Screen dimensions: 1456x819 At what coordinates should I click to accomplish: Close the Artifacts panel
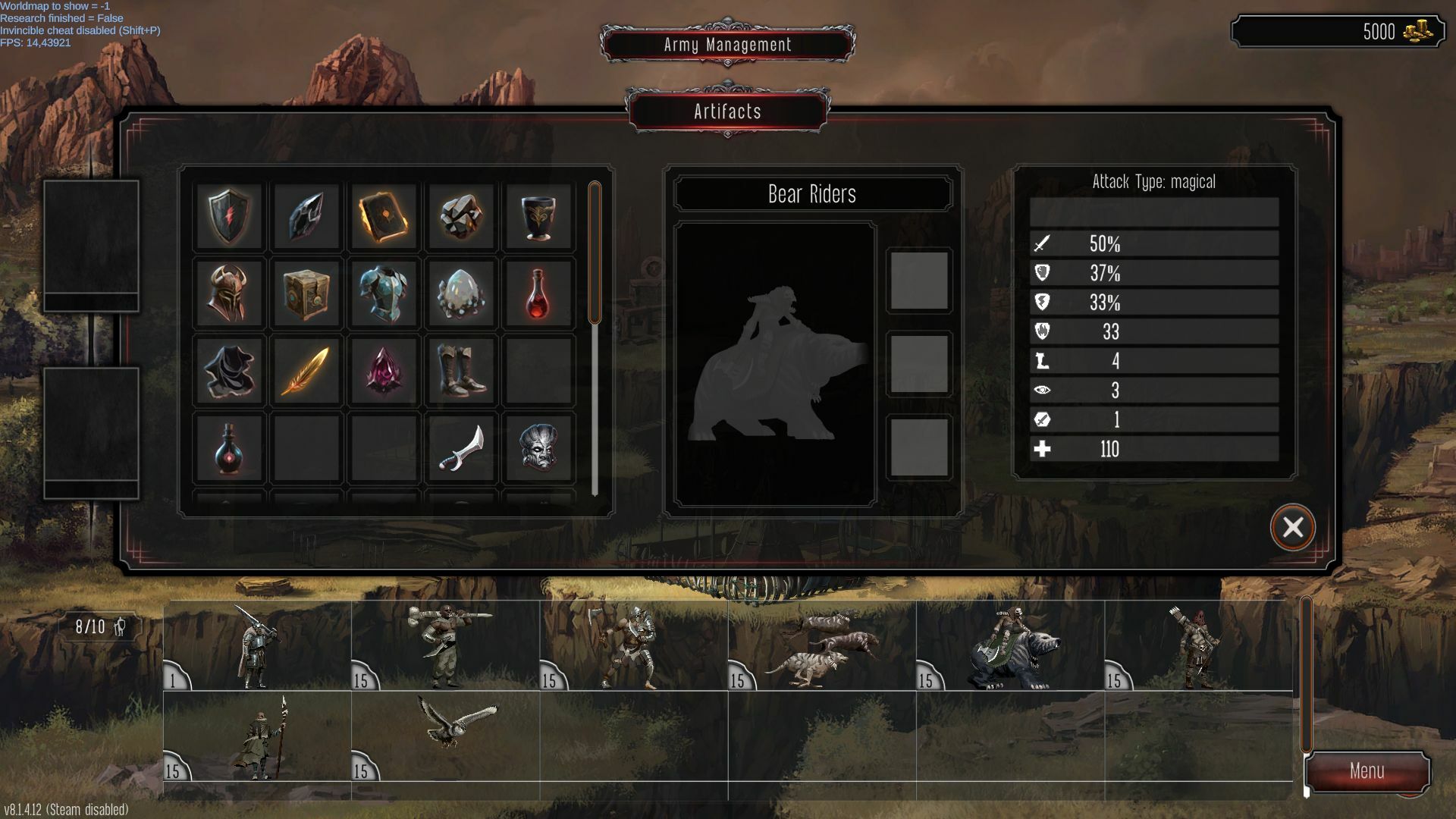pos(1292,527)
